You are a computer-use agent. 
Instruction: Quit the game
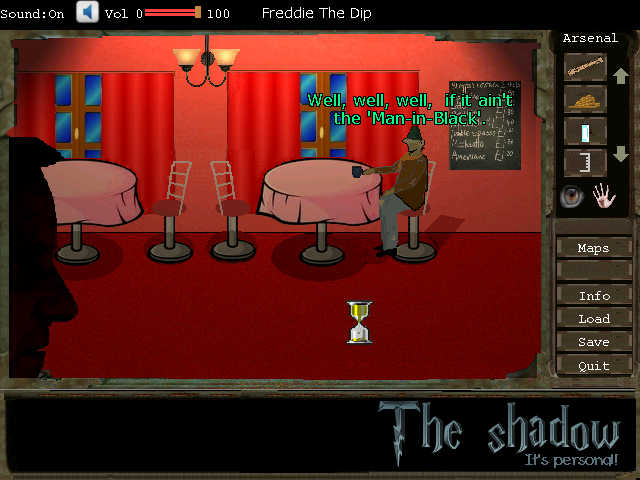point(594,366)
